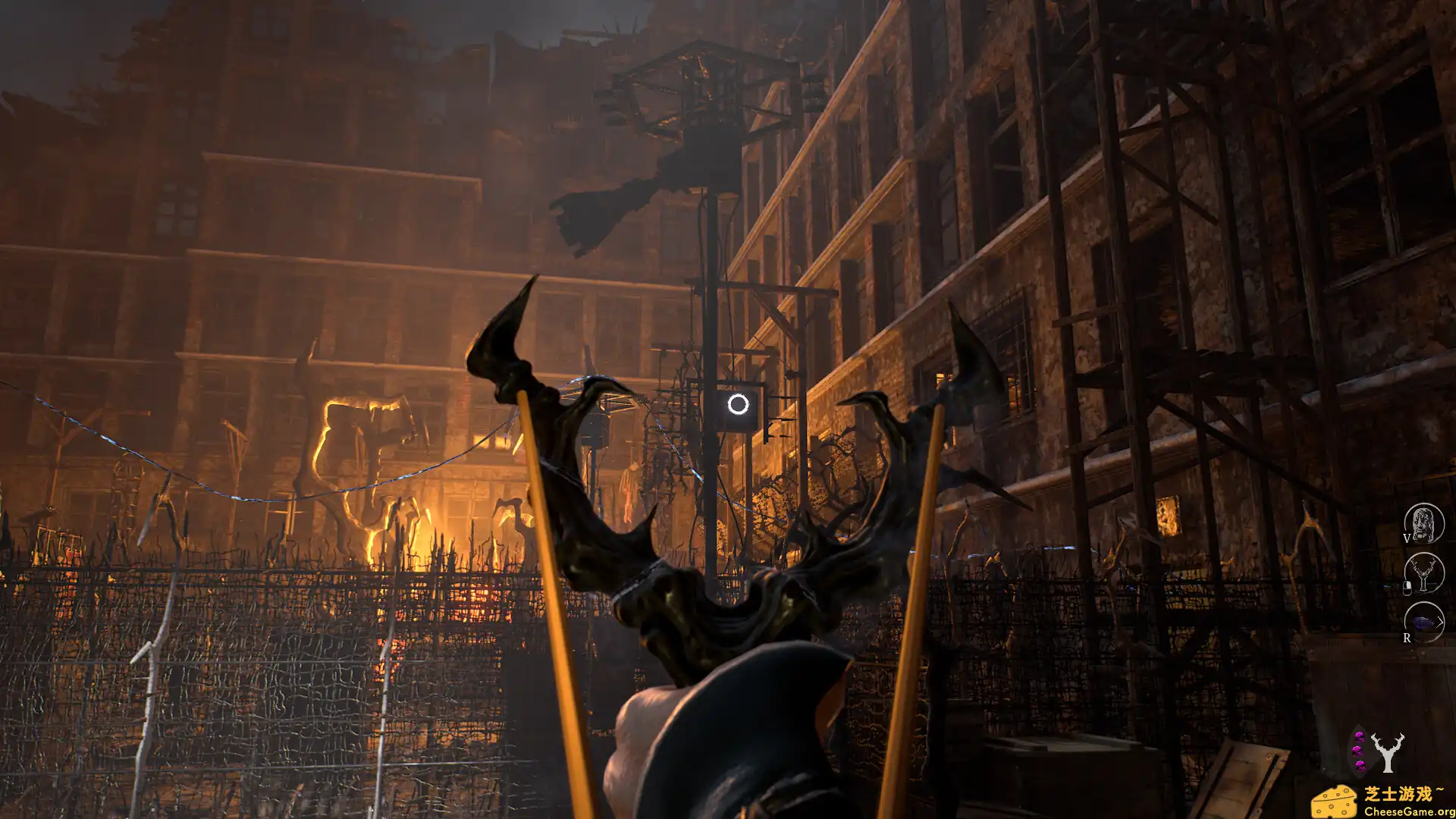Screen dimensions: 1456x819
Task: Click the V keybind label under the face icon
Action: click(1407, 539)
